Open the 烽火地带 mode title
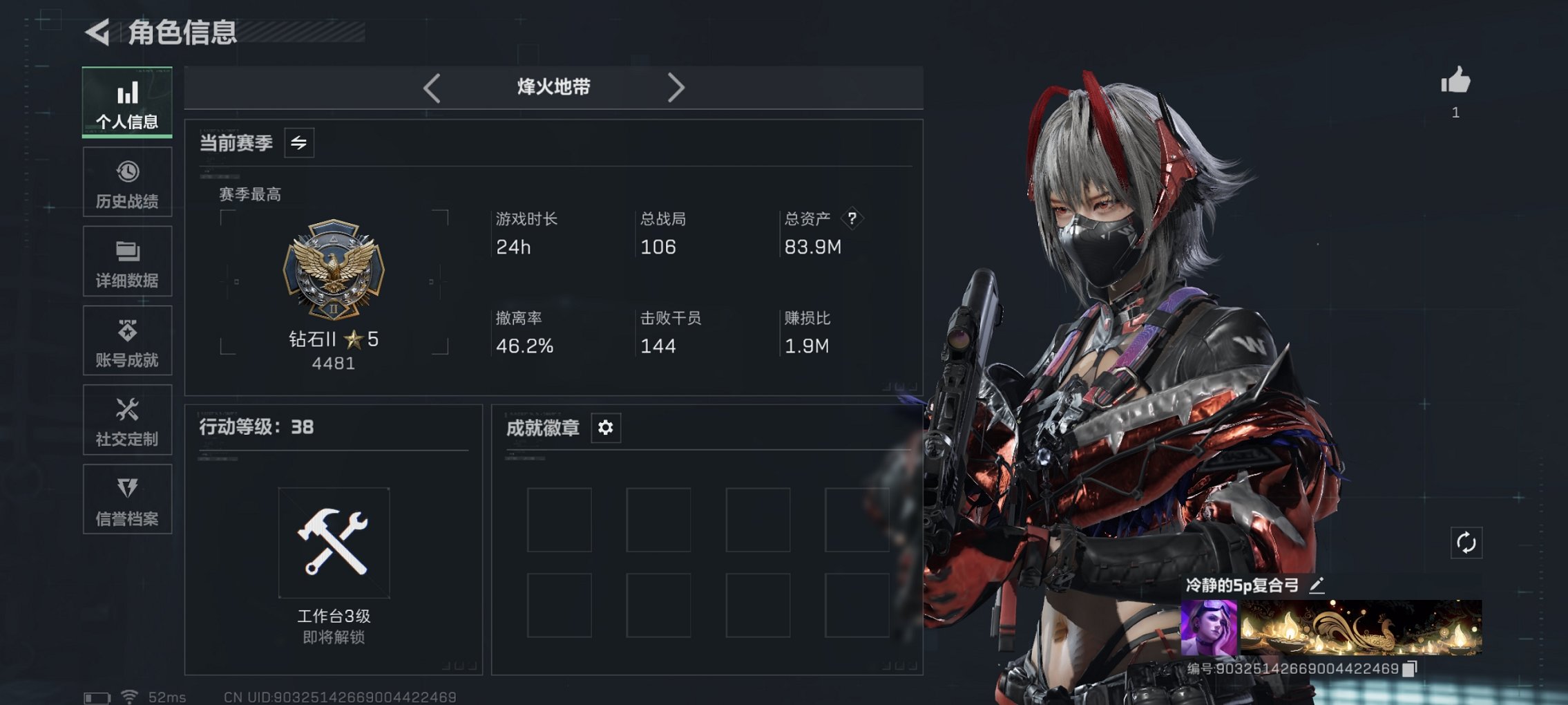This screenshot has height=705, width=1568. pyautogui.click(x=553, y=86)
